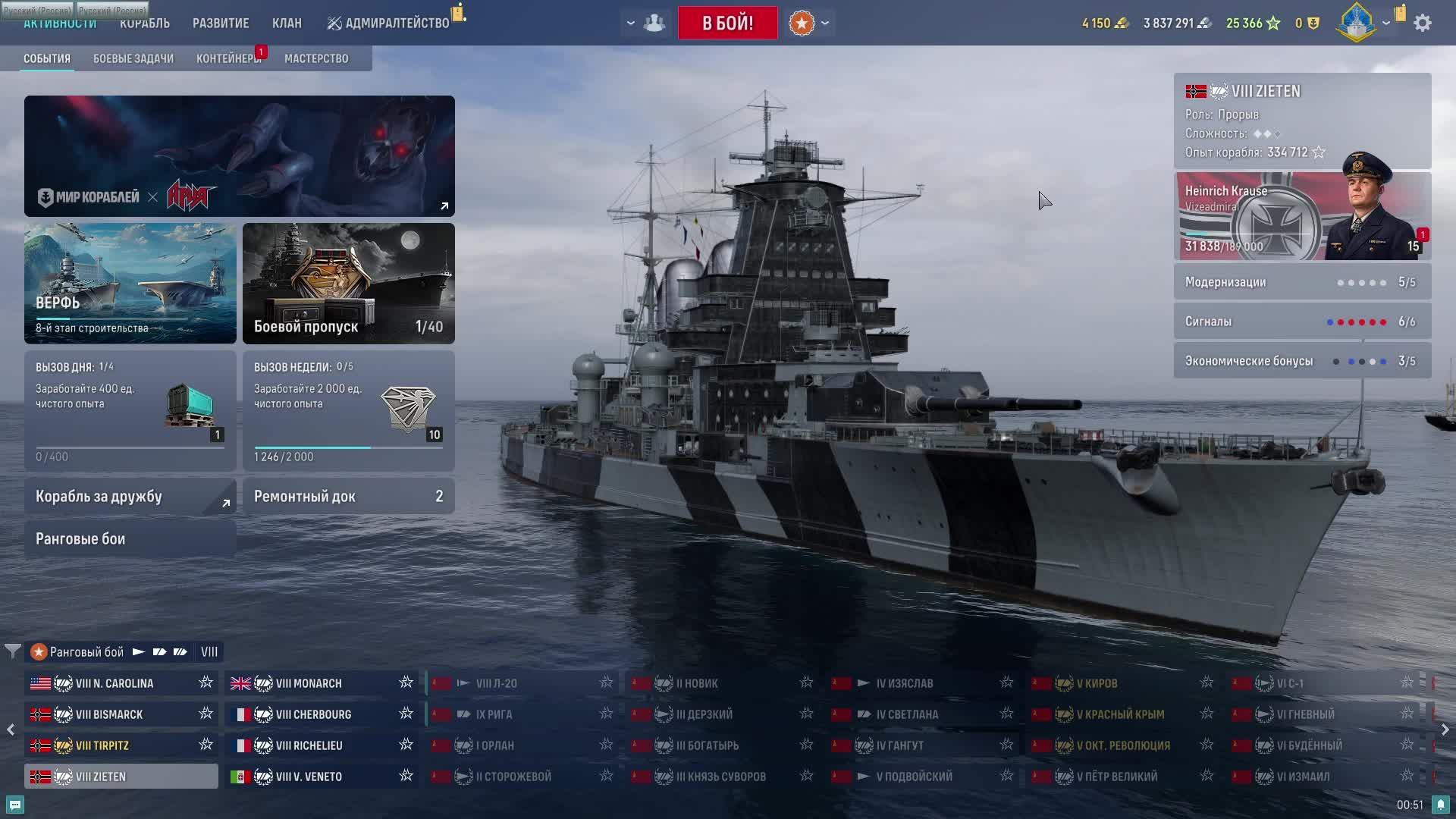Start battle with the red В БОЙ! button
The height and width of the screenshot is (819, 1456).
727,23
